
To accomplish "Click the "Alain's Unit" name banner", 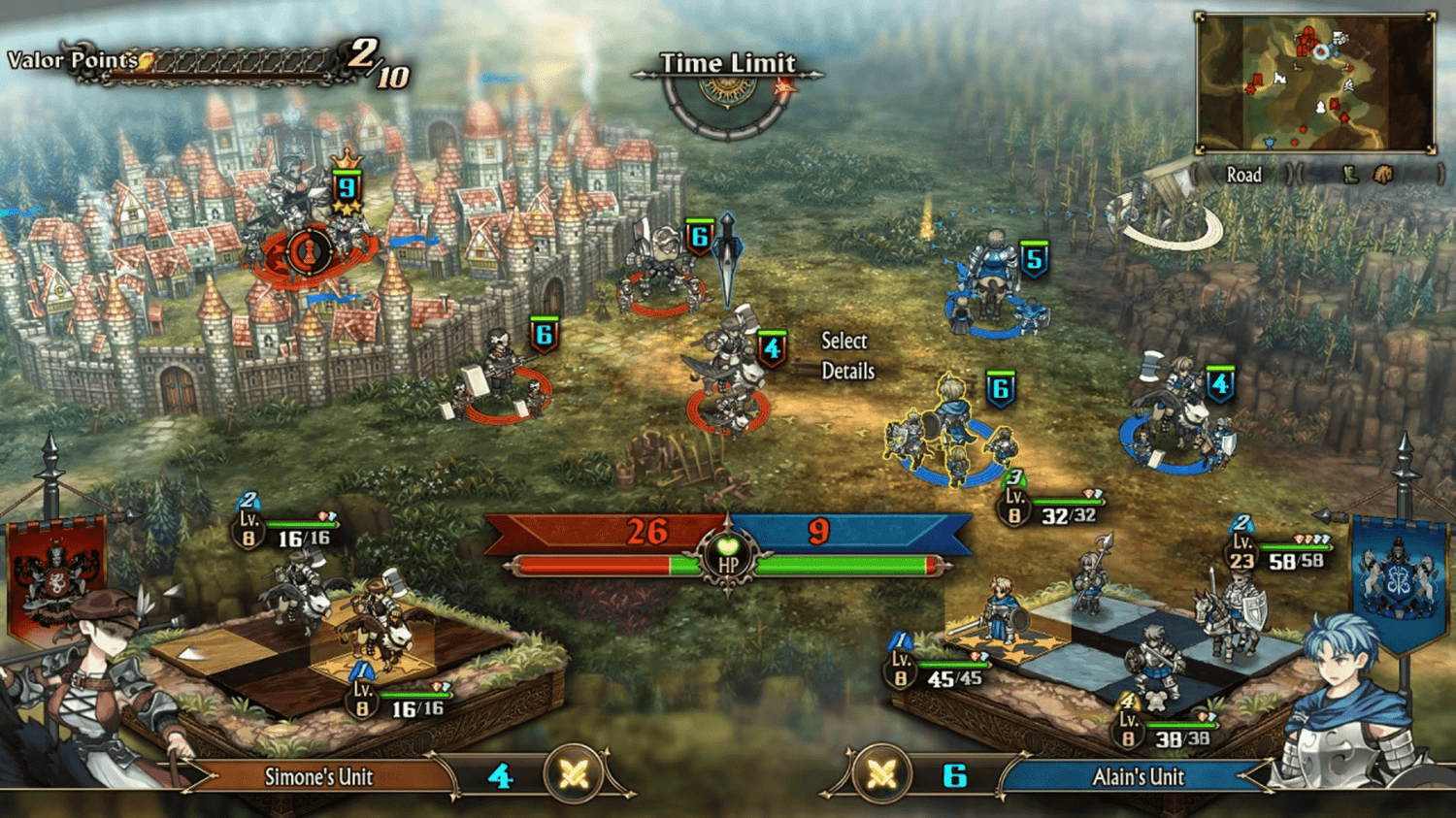I will click(1138, 777).
